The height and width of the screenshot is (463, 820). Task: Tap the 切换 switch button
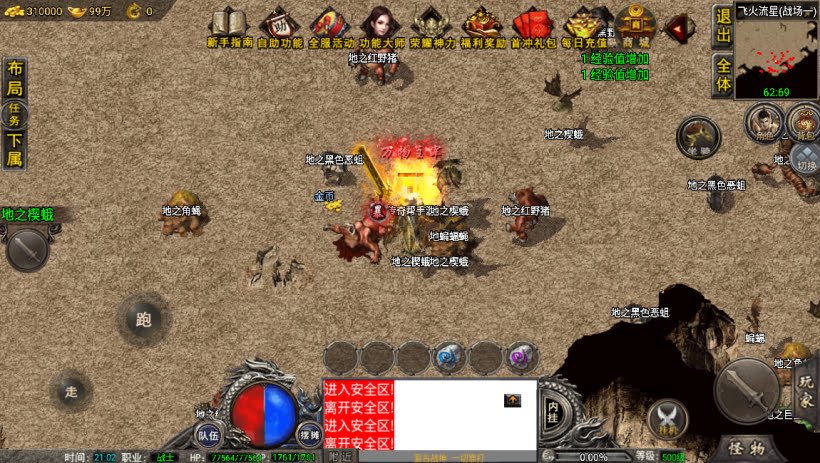click(807, 158)
